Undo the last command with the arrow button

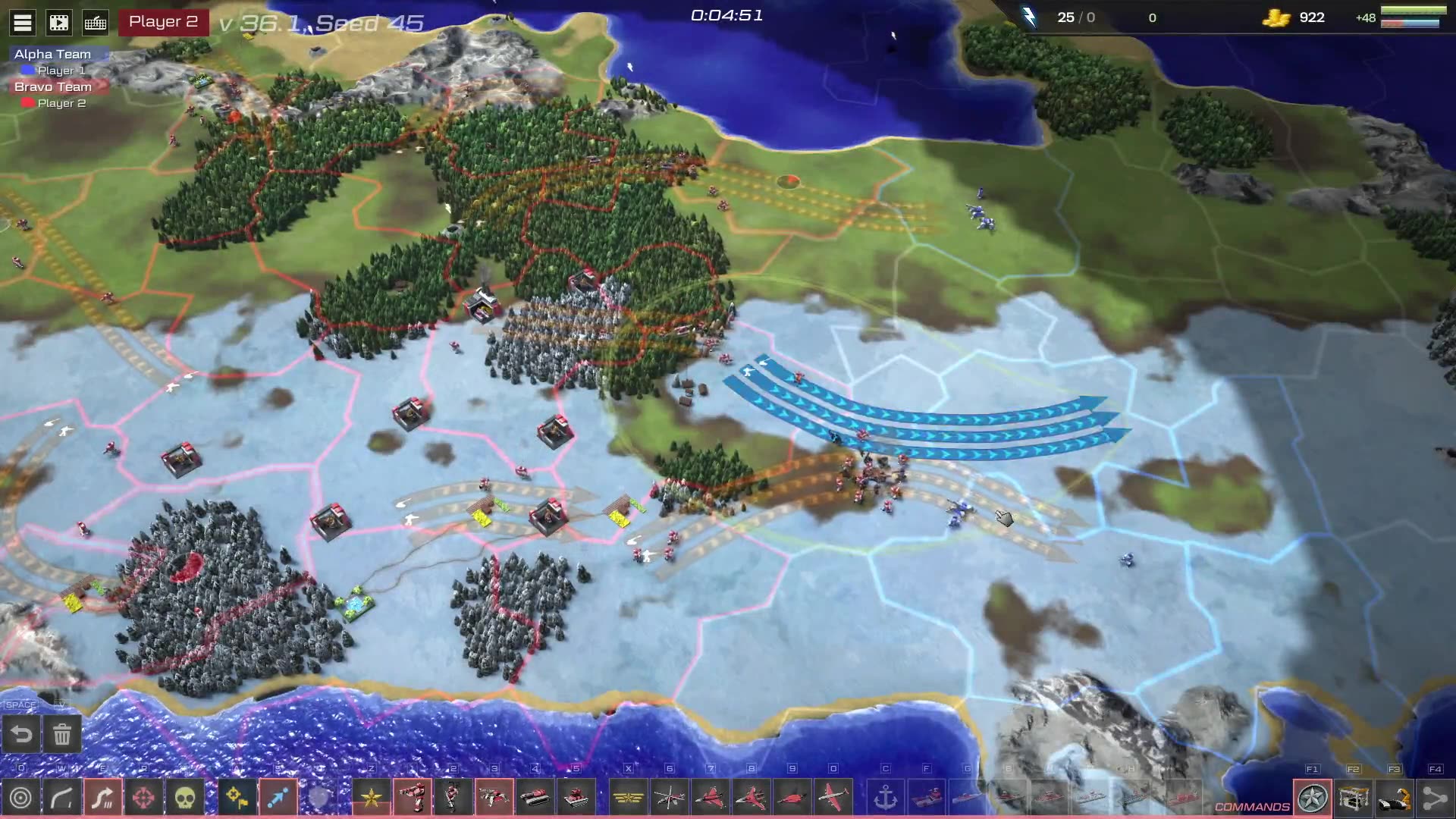[22, 734]
